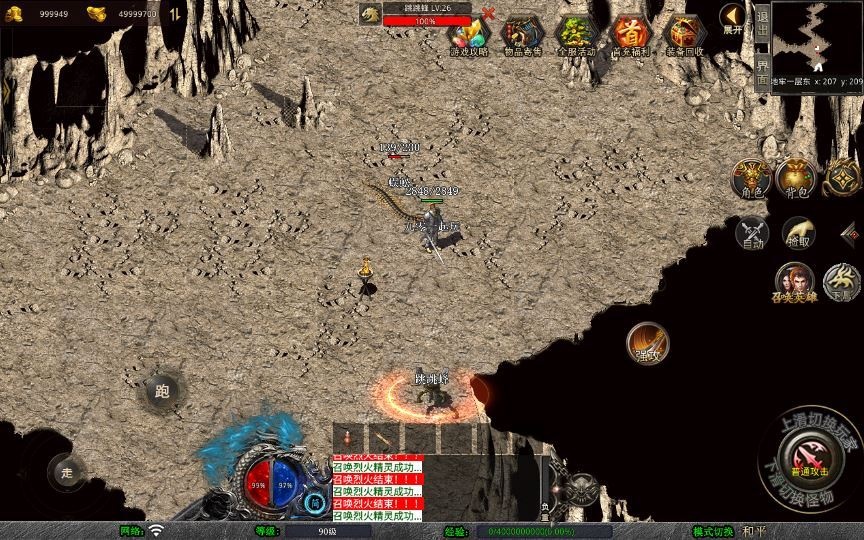Open the 游戏攻略 game guide icon
Viewport: 864px width, 540px height.
pos(469,36)
